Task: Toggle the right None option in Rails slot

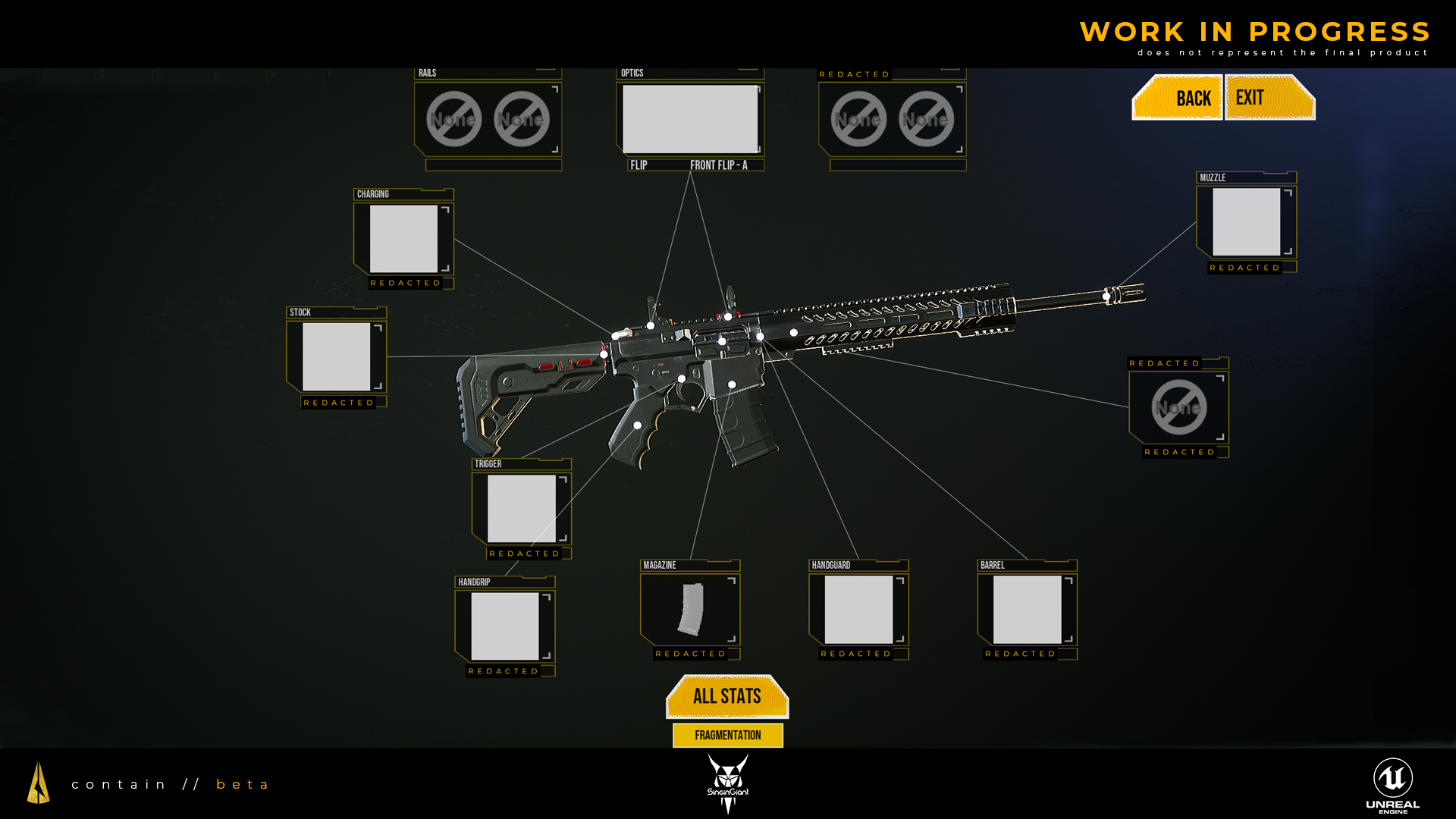Action: click(520, 119)
